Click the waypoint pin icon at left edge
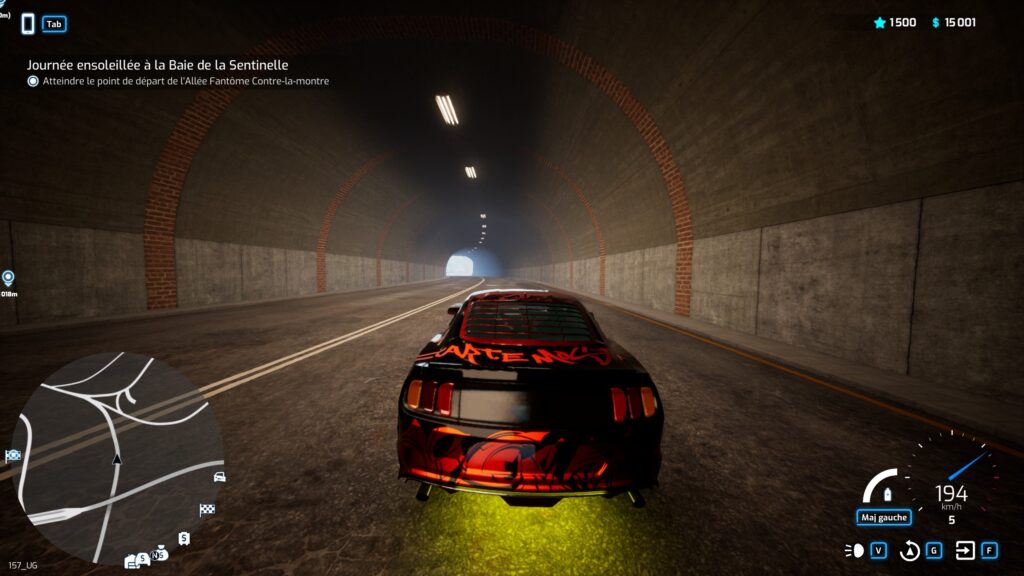This screenshot has width=1024, height=576. click(9, 278)
